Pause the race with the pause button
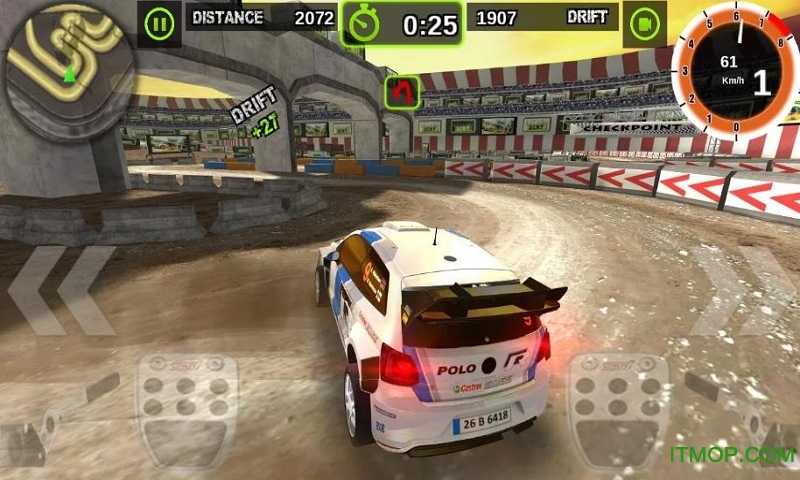 coord(158,22)
